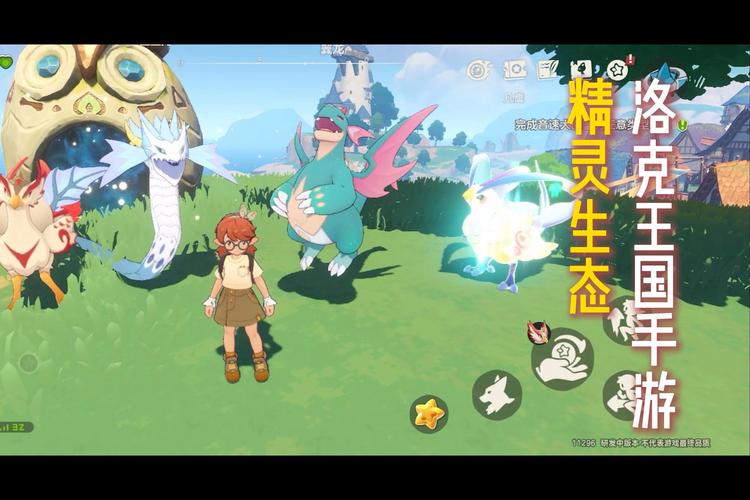Tap the hand holding star orb button
The width and height of the screenshot is (750, 500).
point(563,361)
